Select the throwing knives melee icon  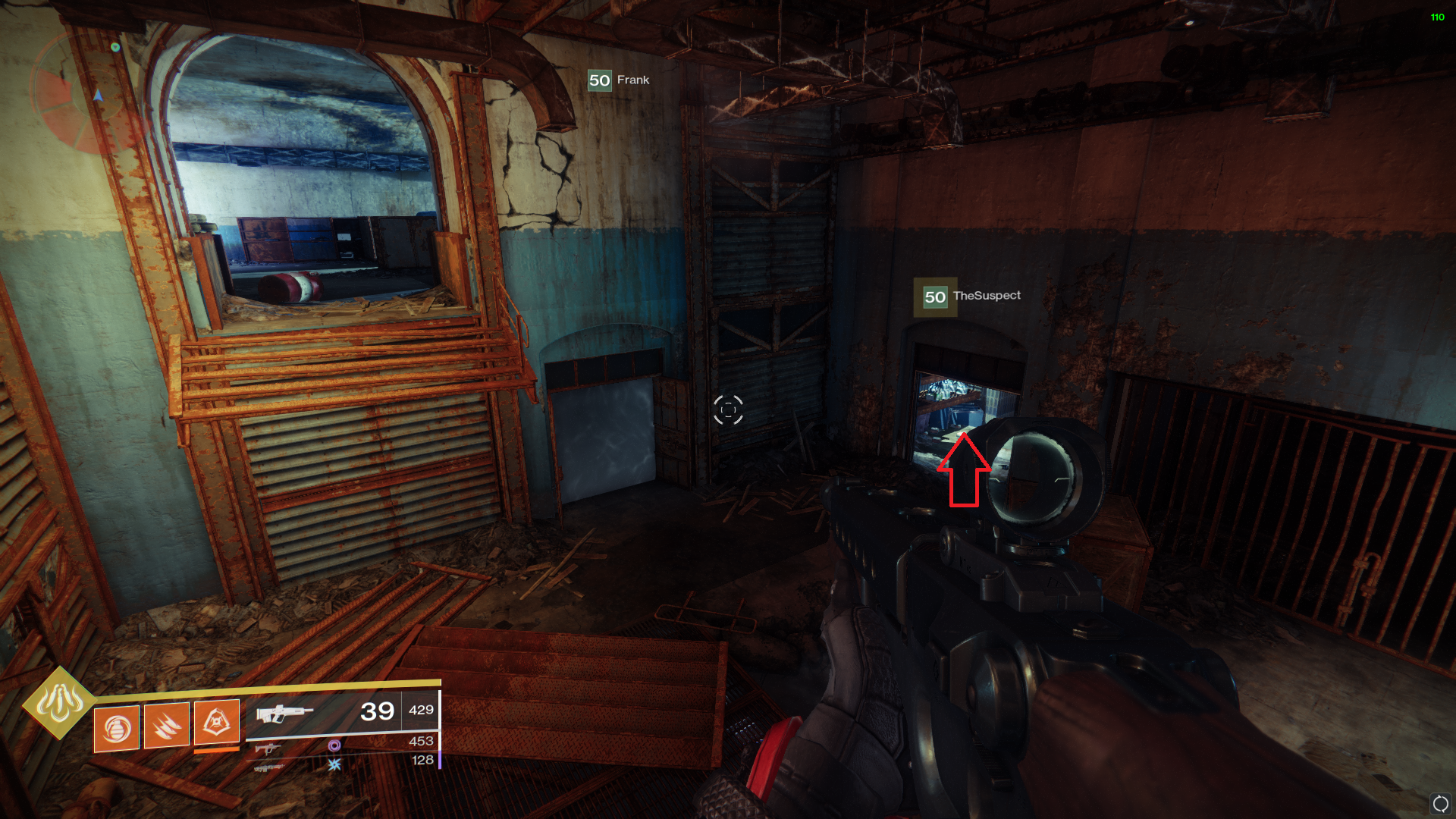click(167, 725)
